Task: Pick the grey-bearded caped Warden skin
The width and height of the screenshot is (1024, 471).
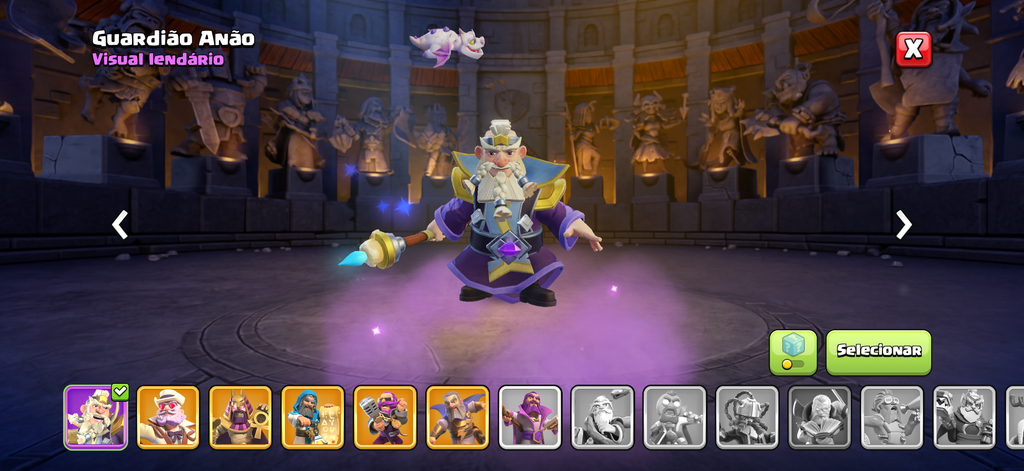Action: click(x=458, y=417)
